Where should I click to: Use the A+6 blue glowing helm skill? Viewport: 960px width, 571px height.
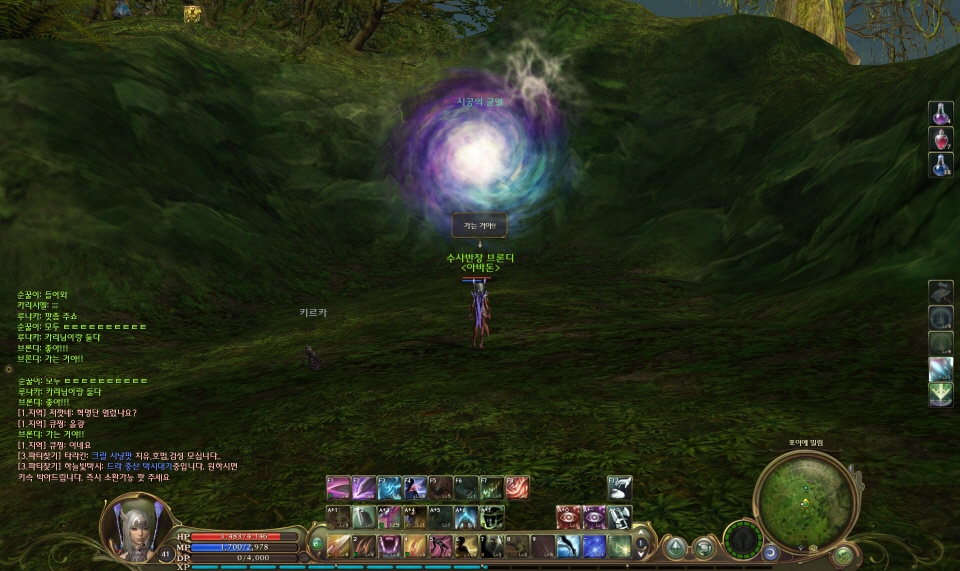[x=466, y=516]
